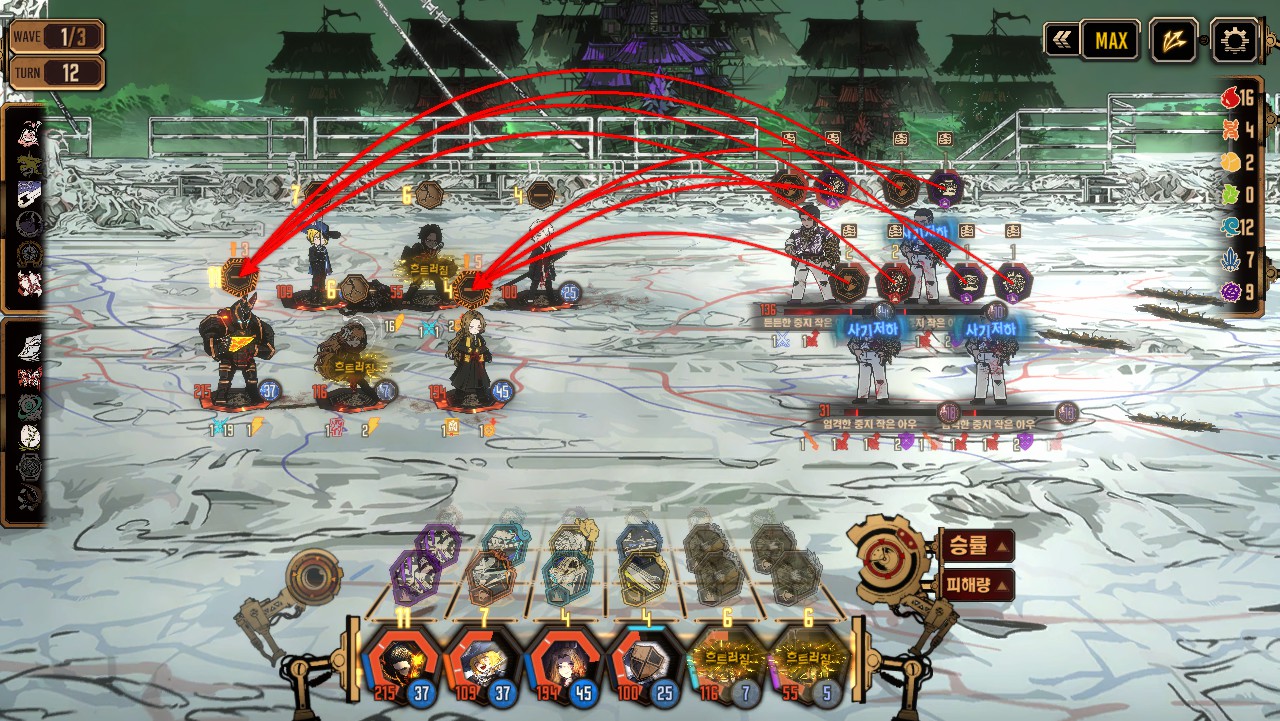Click the double chevron collapse button
The width and height of the screenshot is (1280, 721).
tap(1061, 41)
